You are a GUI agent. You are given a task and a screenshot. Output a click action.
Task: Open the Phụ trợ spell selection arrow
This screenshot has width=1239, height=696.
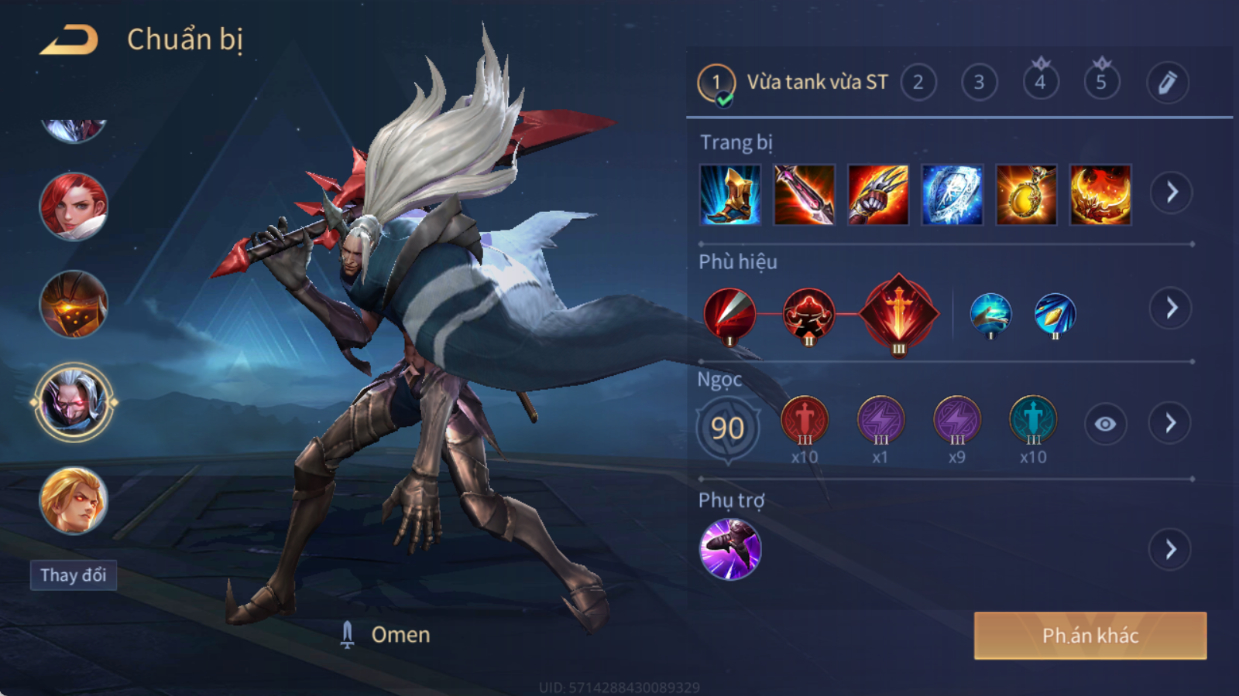click(1170, 549)
